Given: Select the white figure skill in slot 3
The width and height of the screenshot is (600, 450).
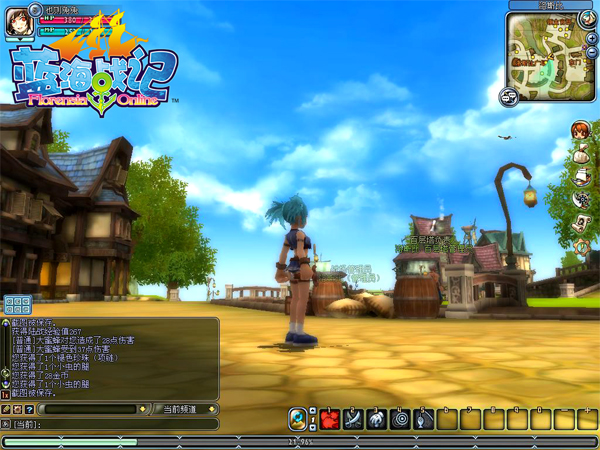Looking at the screenshot, I should [376, 420].
